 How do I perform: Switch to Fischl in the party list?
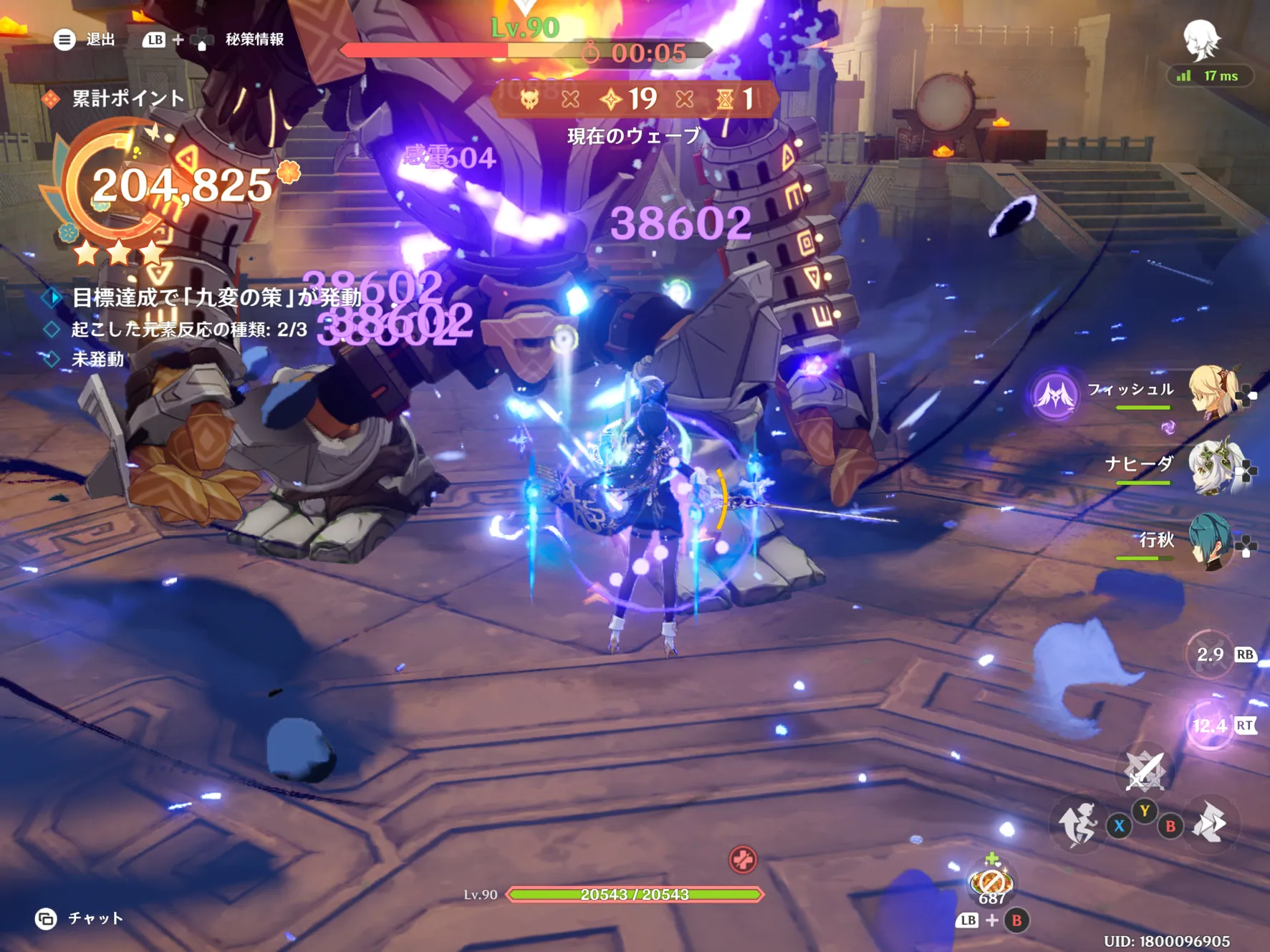[x=1210, y=391]
